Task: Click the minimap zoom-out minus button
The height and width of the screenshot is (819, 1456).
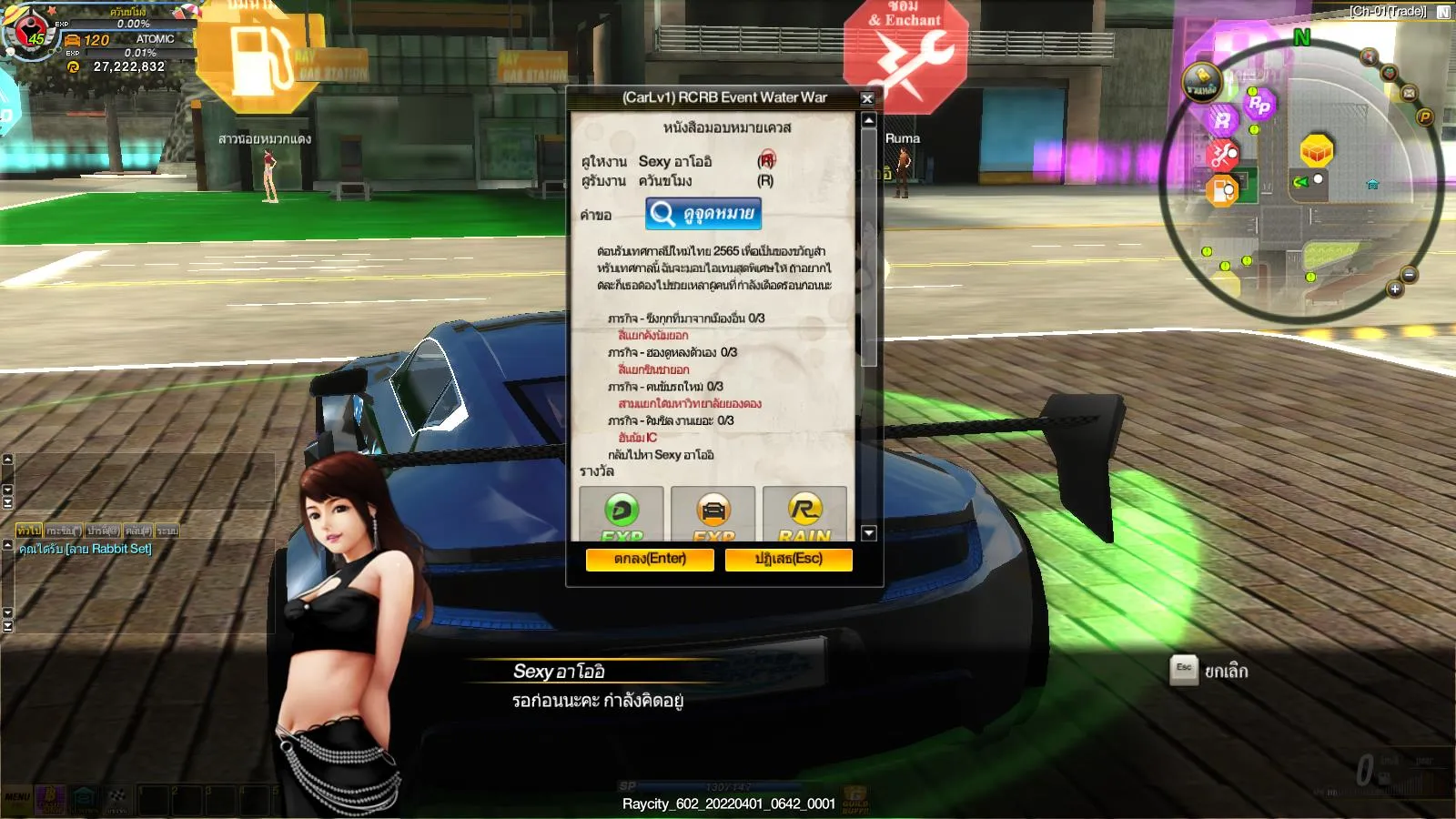Action: tap(1409, 275)
